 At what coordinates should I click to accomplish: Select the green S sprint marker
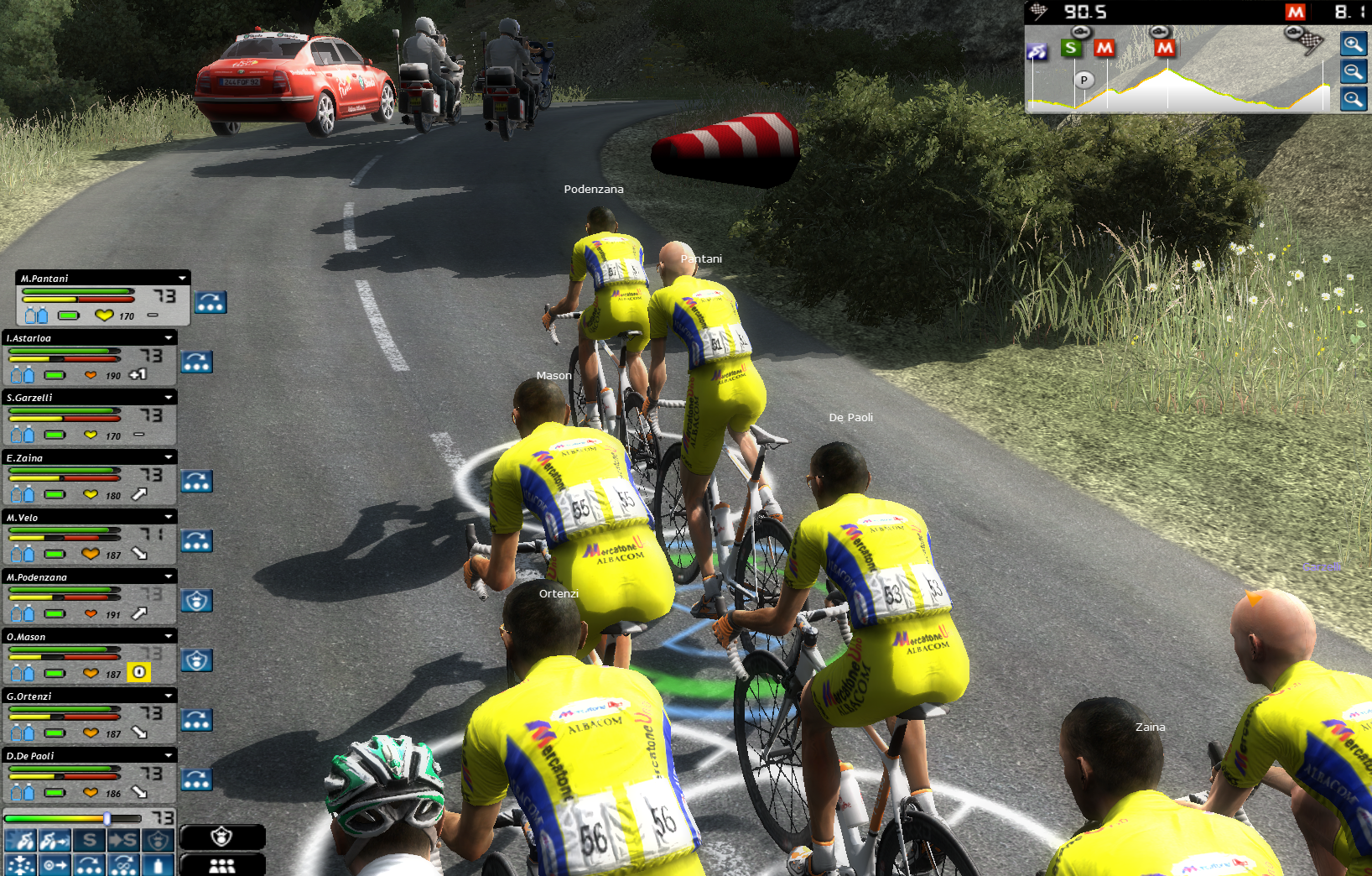point(1070,48)
